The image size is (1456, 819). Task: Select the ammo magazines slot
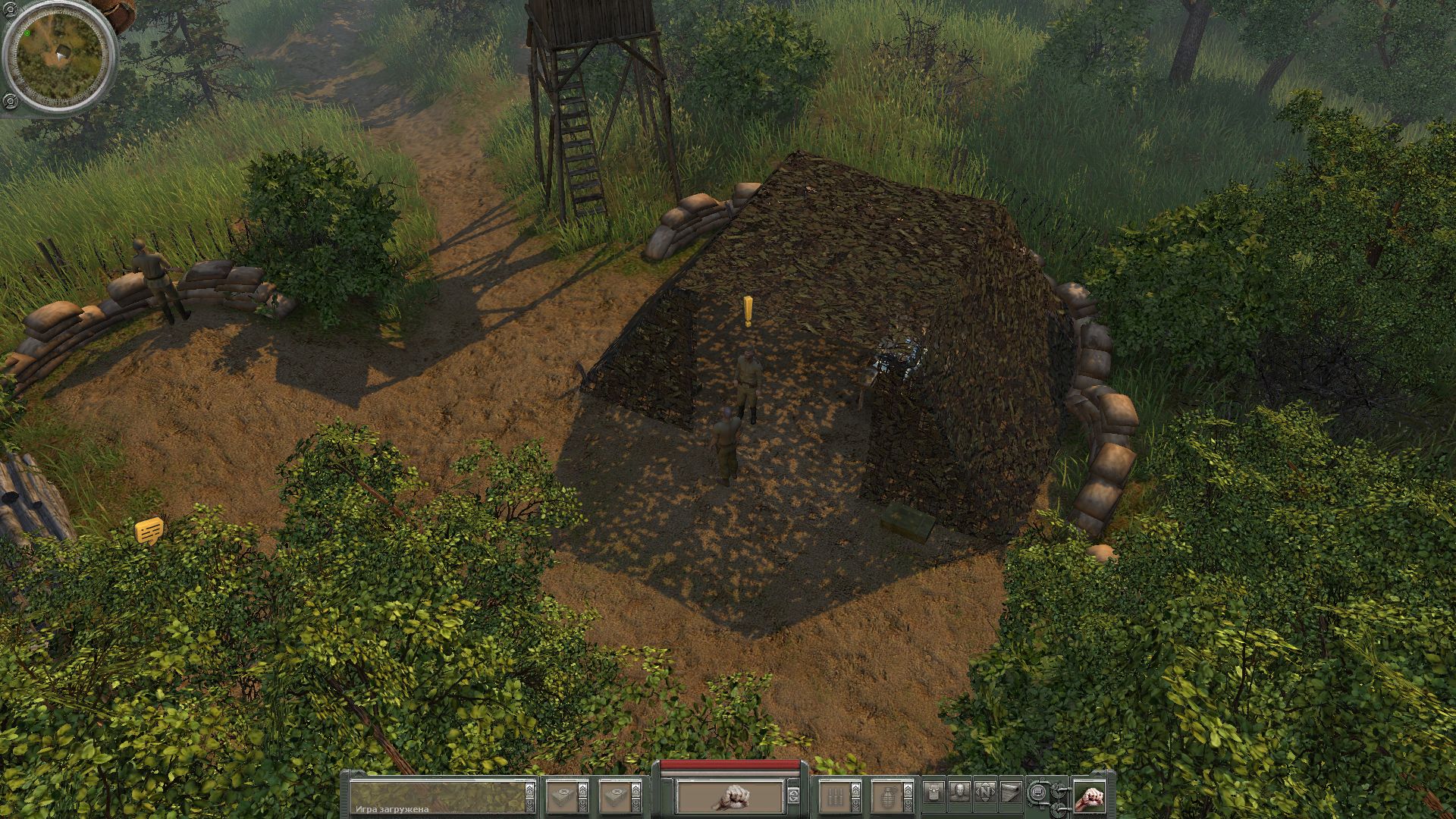point(835,796)
